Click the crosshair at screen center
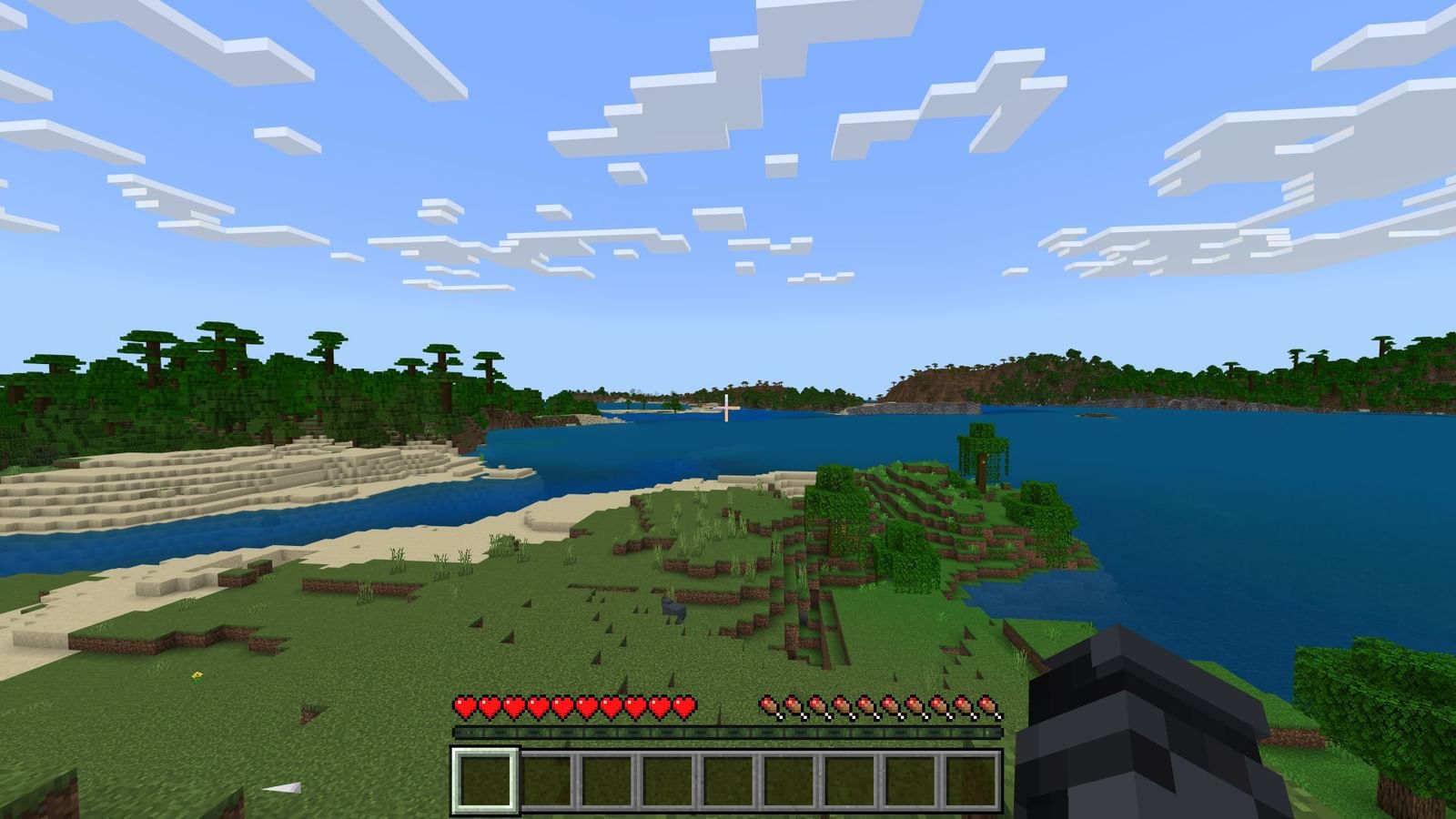 click(726, 409)
